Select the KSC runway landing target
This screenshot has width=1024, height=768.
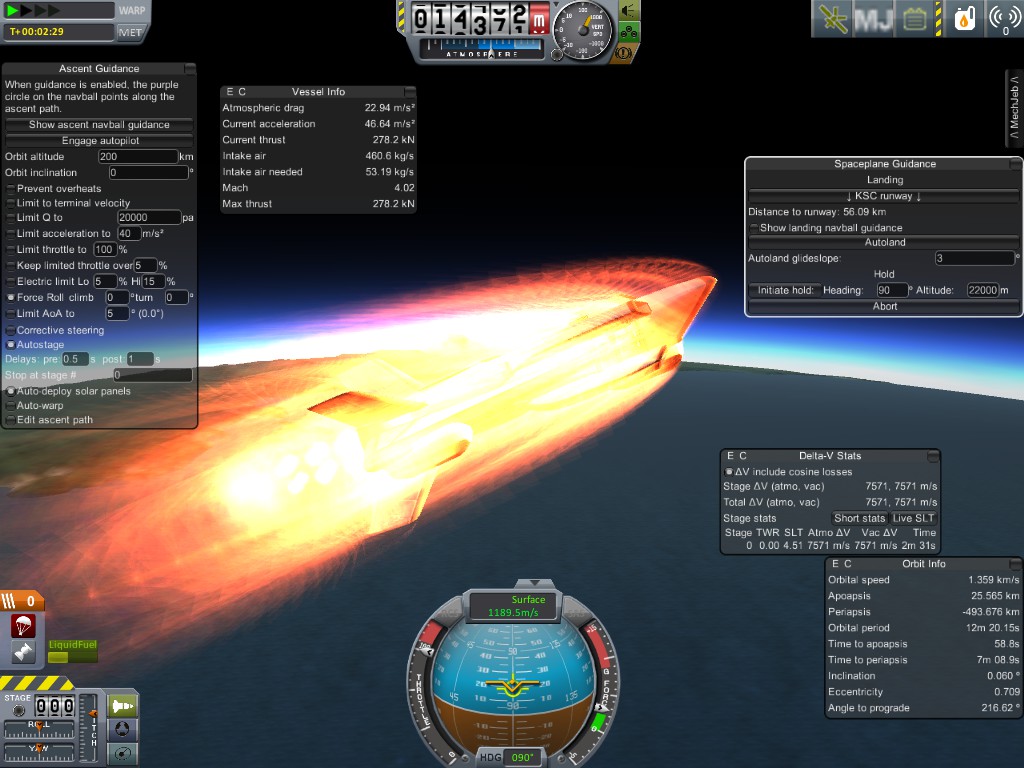[884, 196]
